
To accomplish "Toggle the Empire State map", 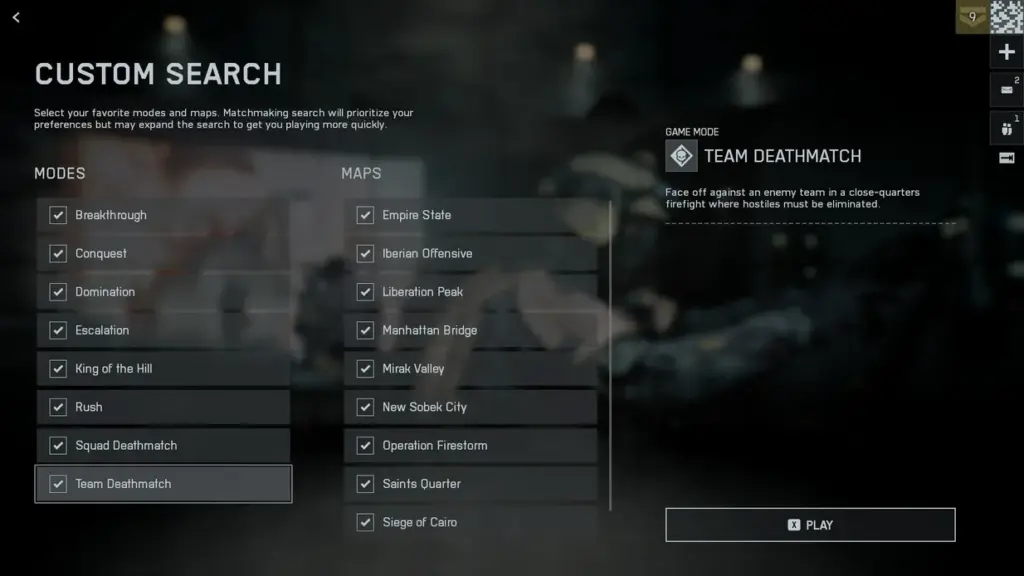I will [x=365, y=215].
